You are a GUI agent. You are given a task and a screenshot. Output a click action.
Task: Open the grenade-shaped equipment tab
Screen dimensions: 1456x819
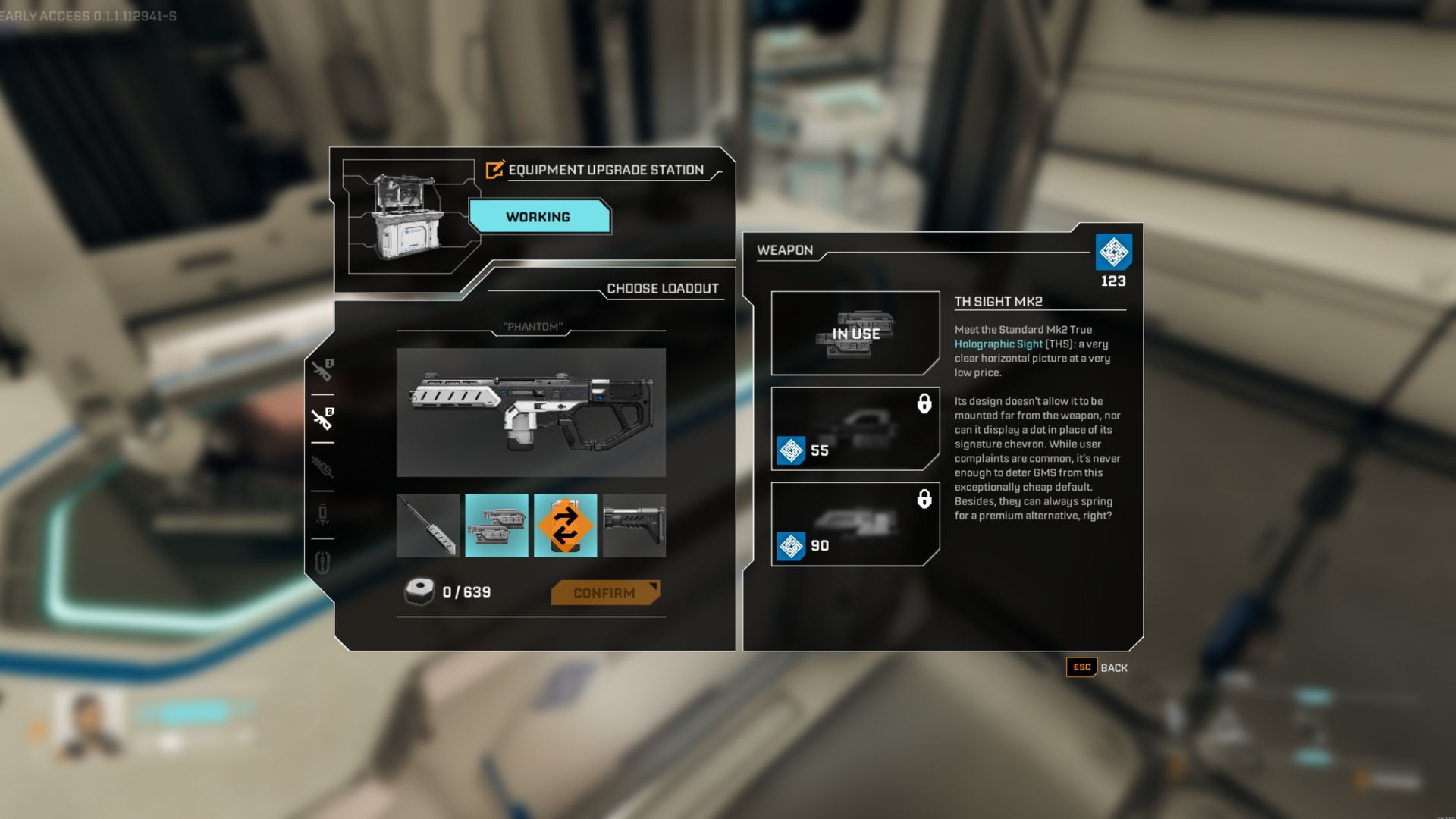click(322, 514)
